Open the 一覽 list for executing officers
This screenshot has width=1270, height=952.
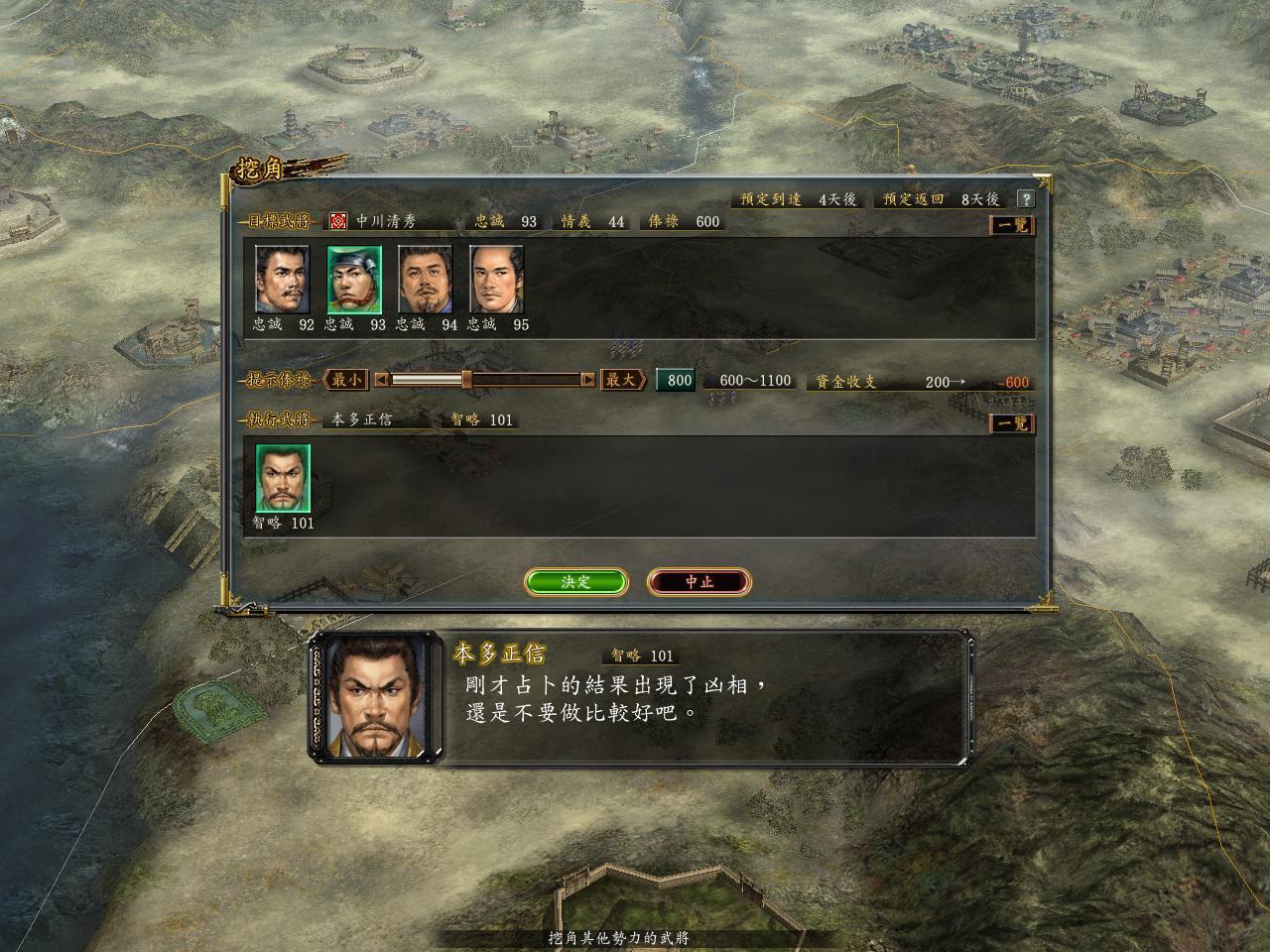click(x=1012, y=423)
